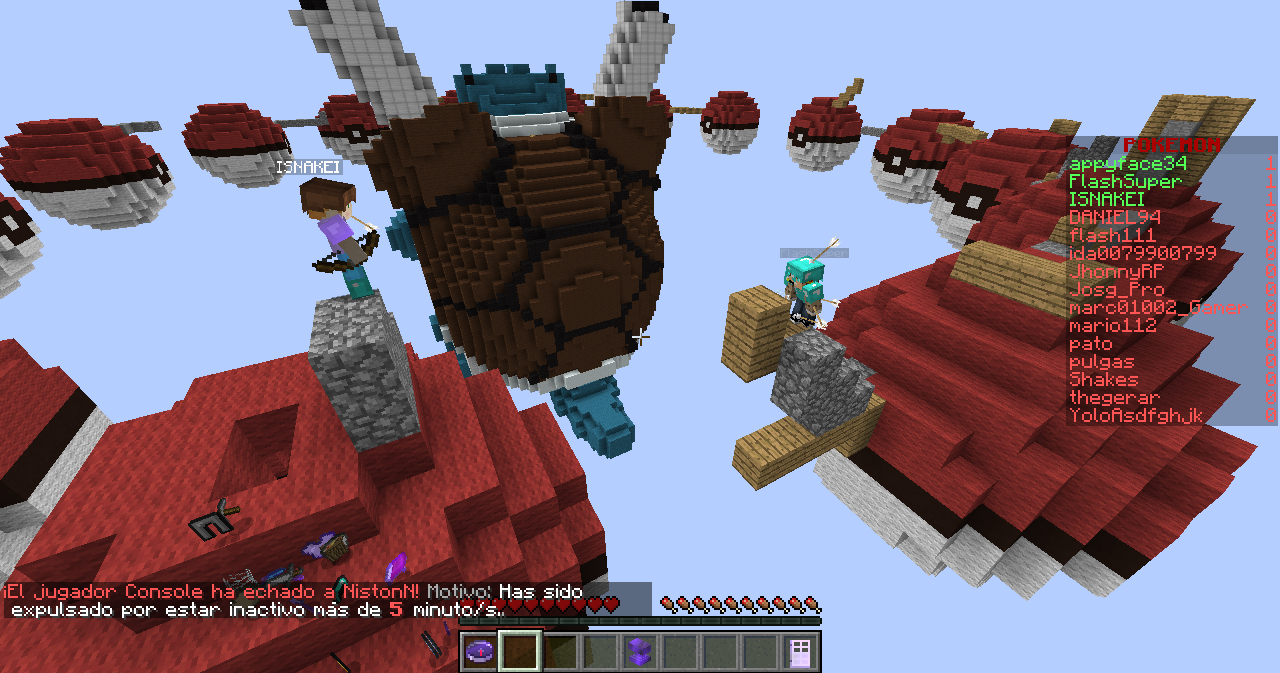Click the POKEMON scoreboard title
1280x673 pixels.
tap(1171, 145)
